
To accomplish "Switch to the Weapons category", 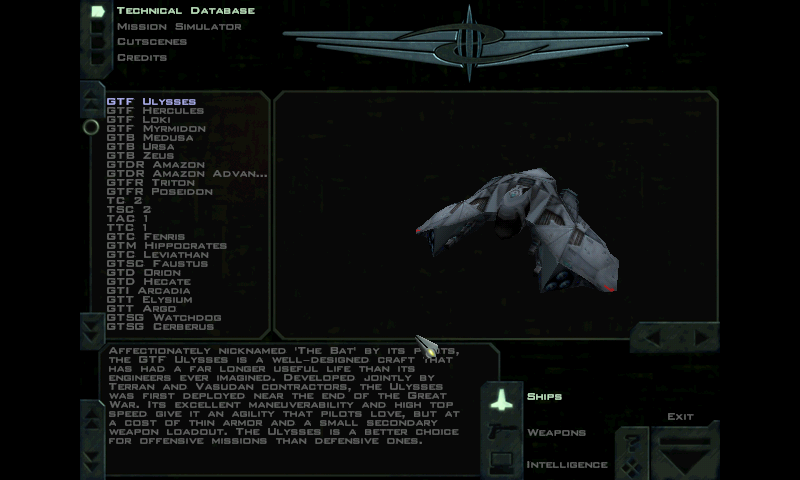I will click(x=555, y=433).
